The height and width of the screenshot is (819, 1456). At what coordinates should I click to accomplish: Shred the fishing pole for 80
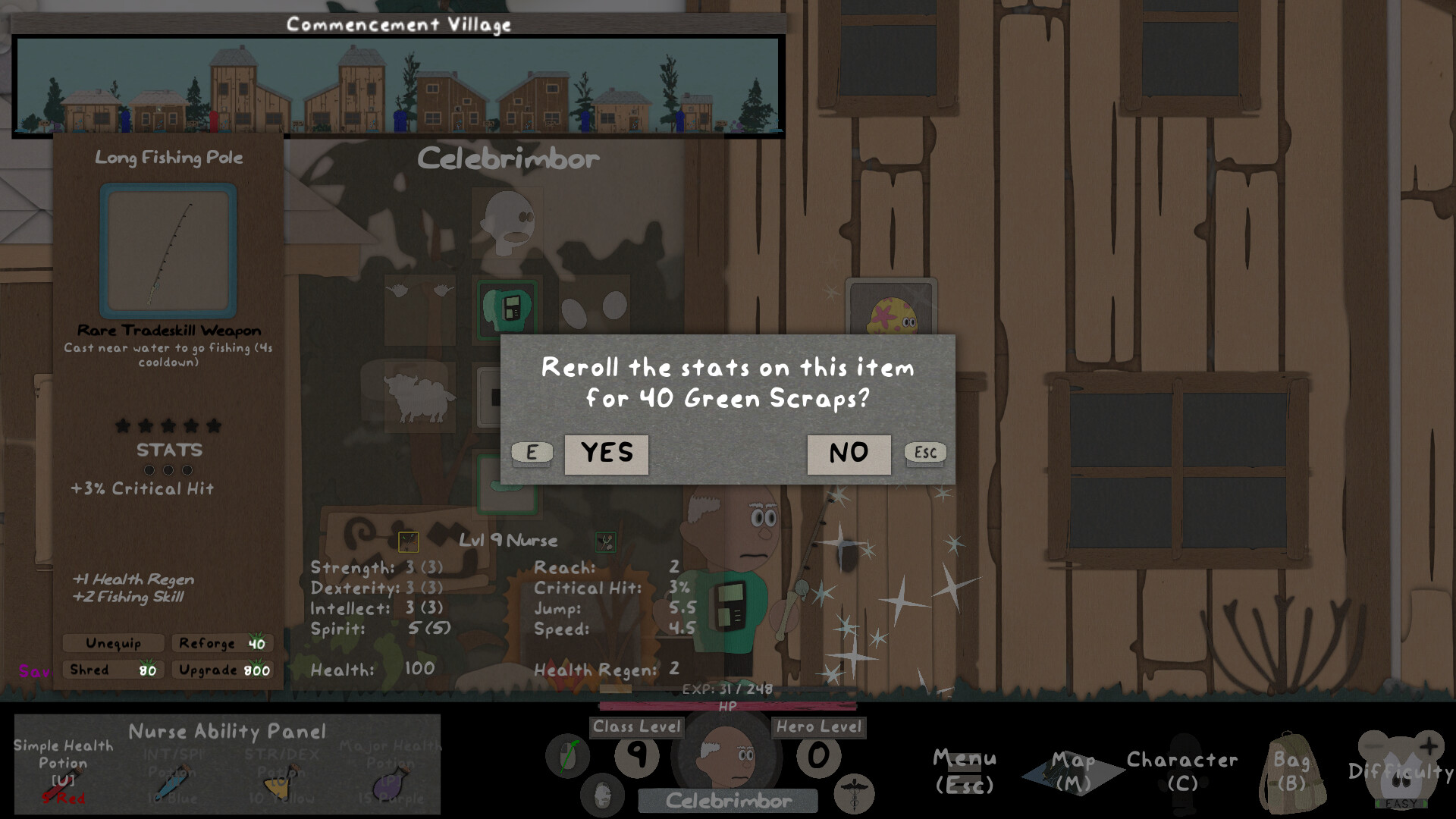click(112, 670)
